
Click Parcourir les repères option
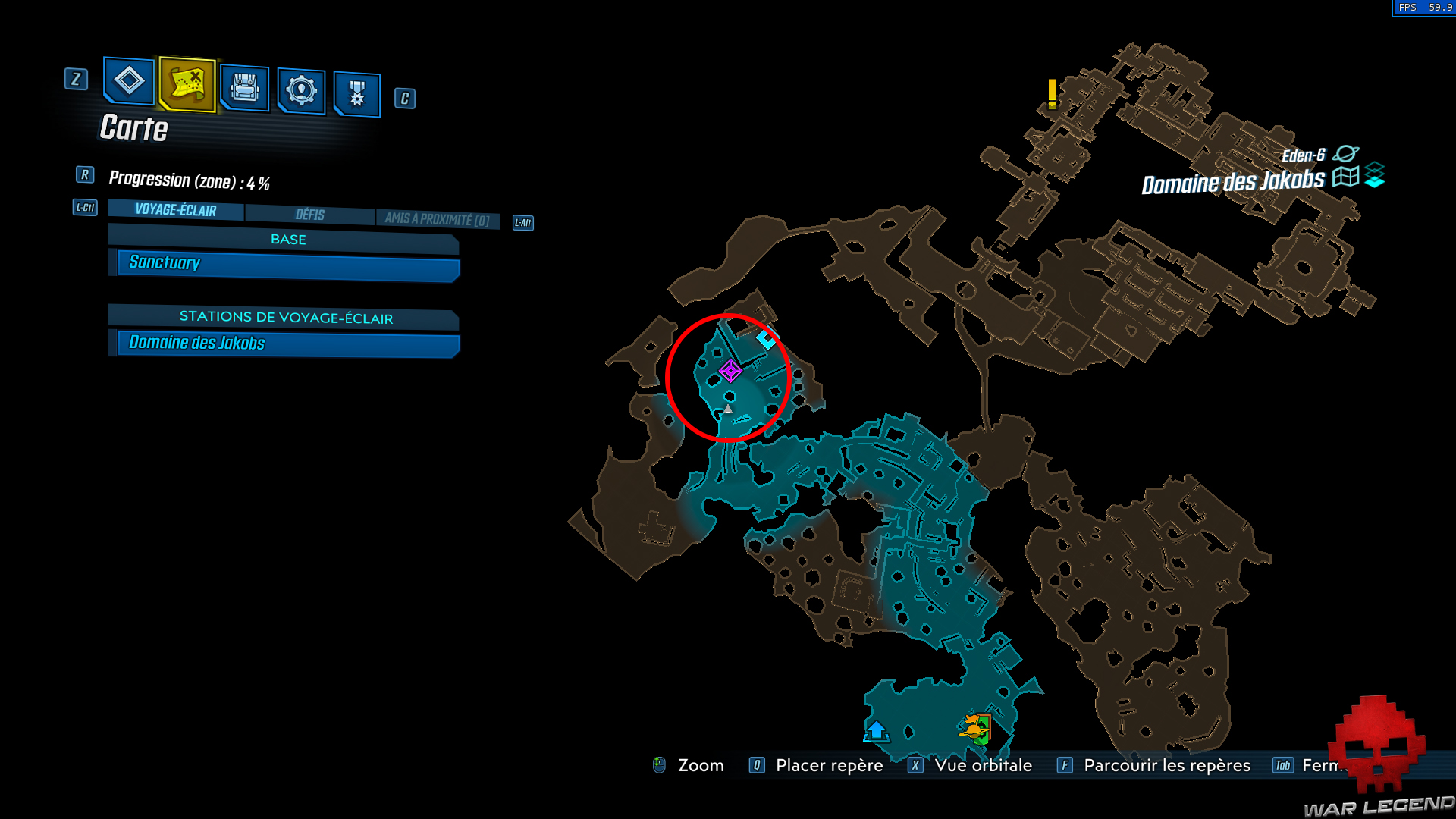(x=1166, y=765)
